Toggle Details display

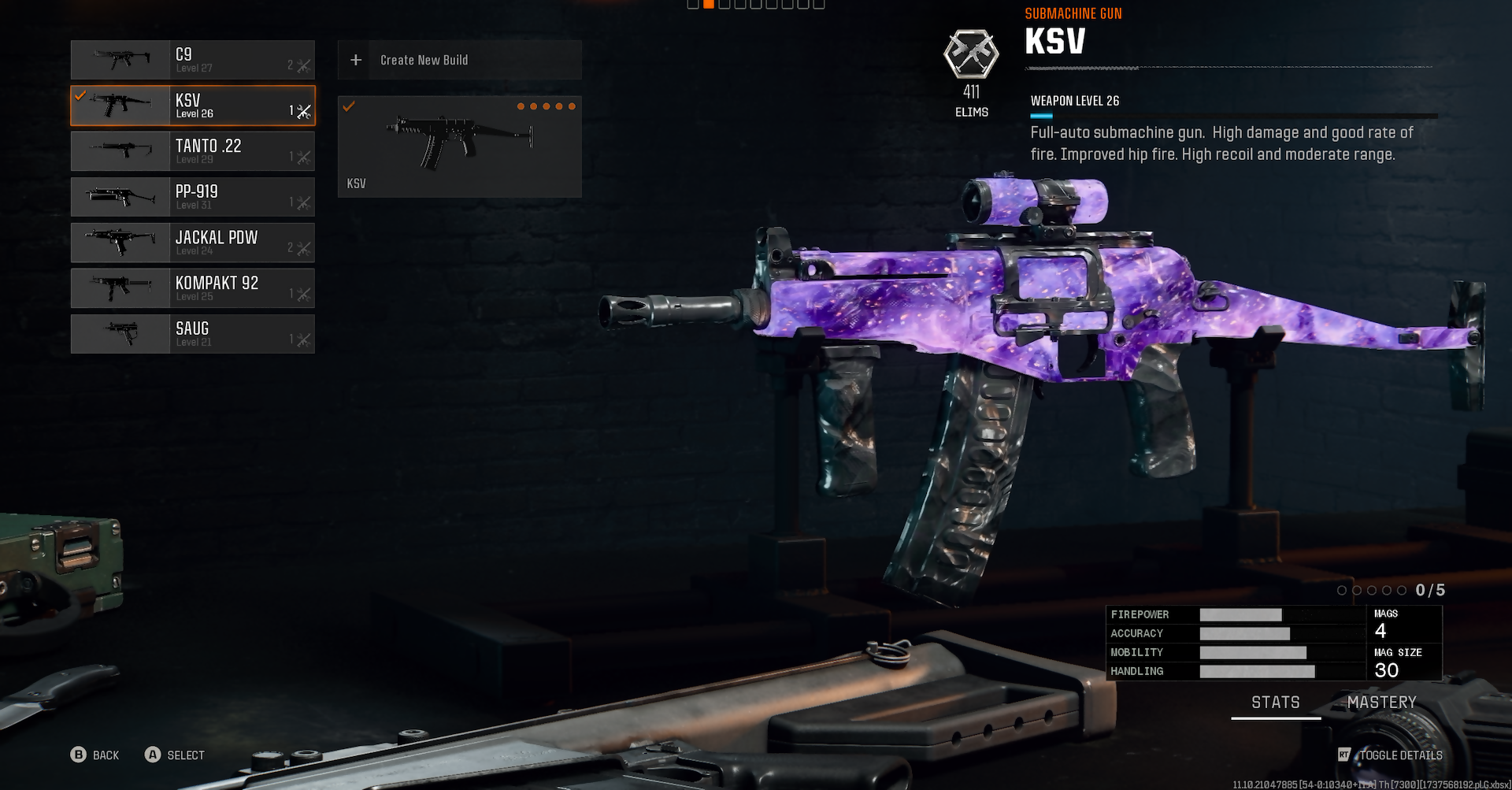[x=1391, y=755]
